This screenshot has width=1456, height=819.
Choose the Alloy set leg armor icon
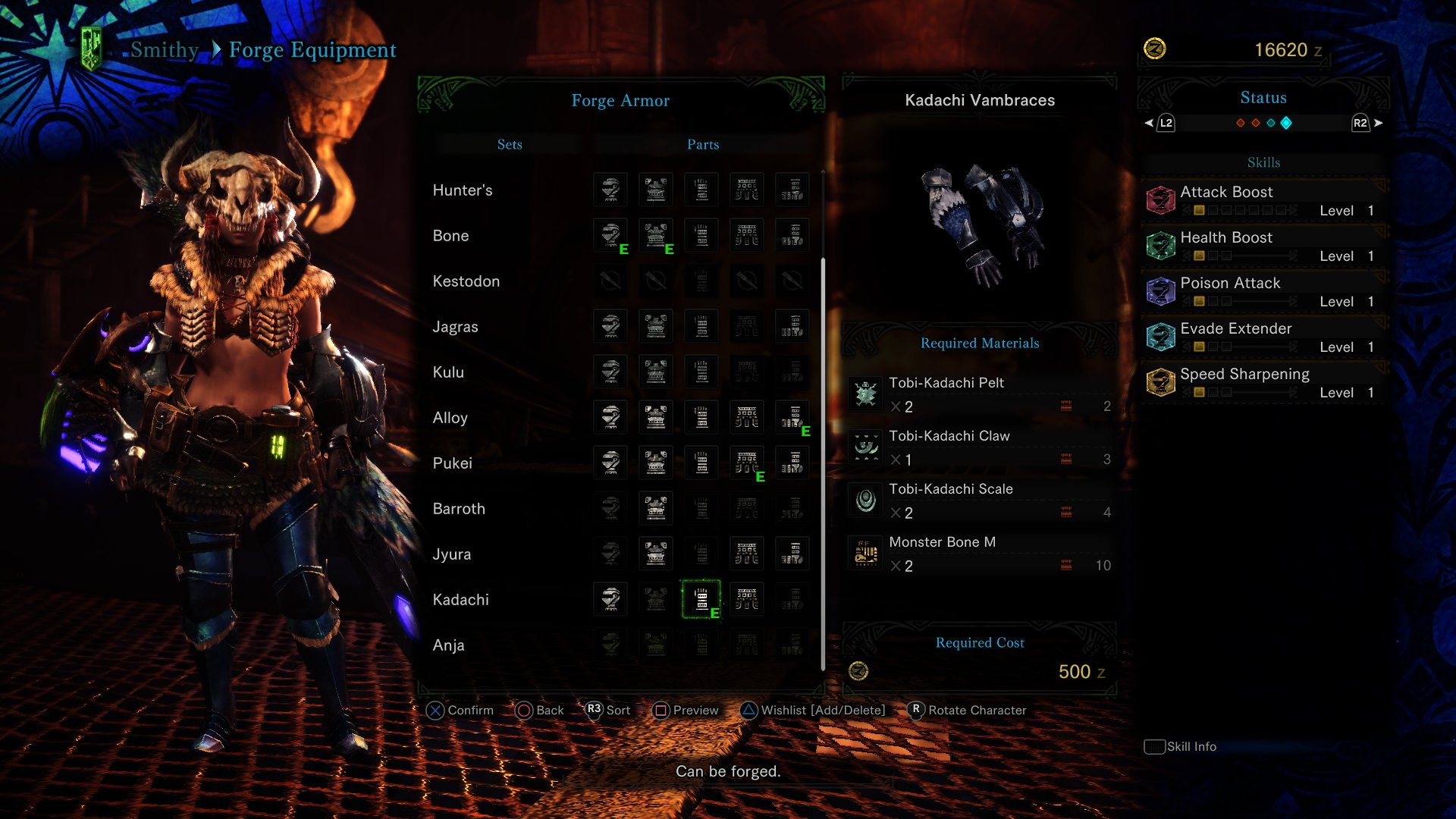792,418
